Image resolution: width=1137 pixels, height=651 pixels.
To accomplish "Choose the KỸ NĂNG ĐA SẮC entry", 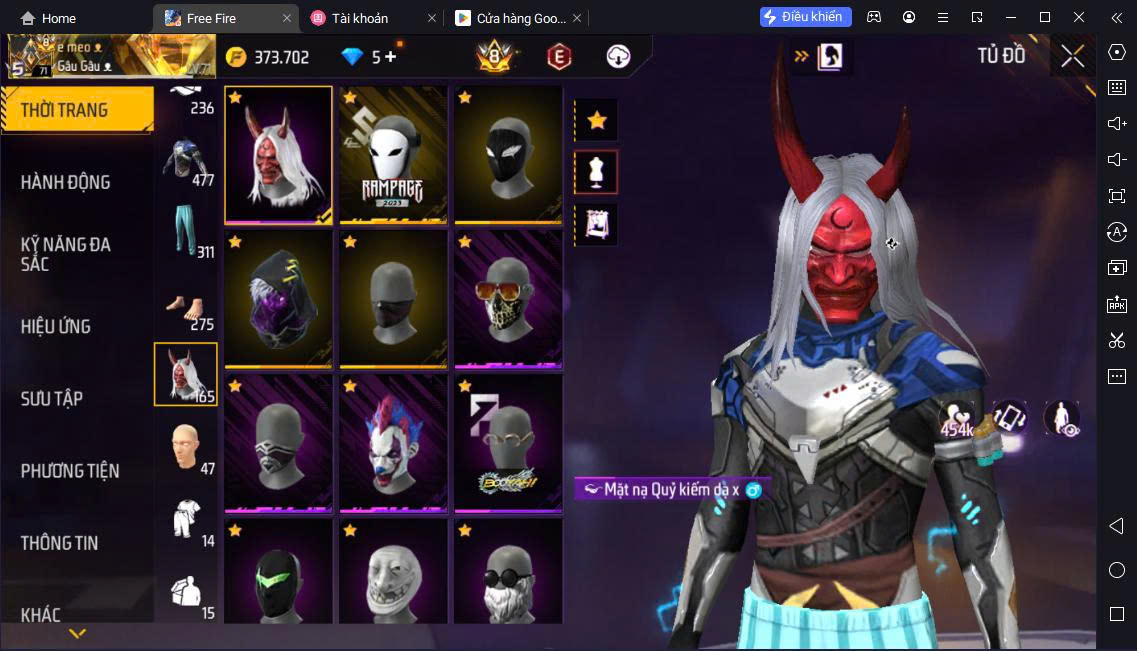I will [x=66, y=254].
